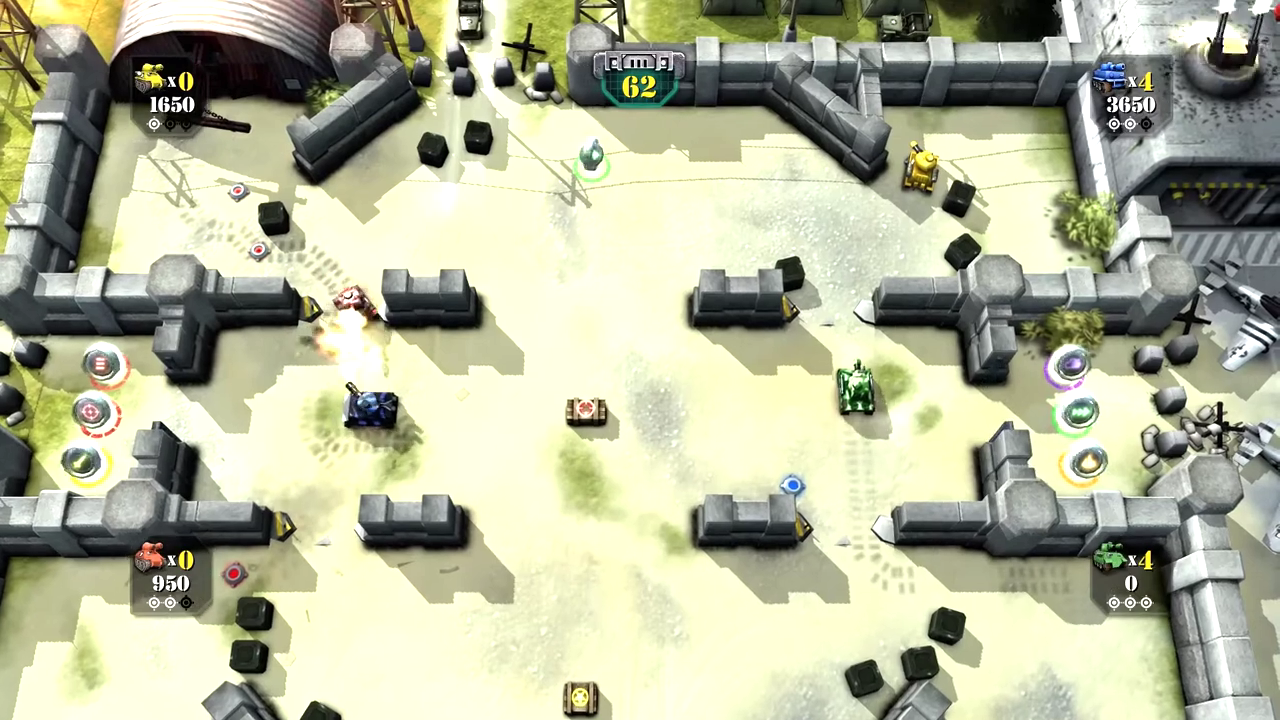Click the green tank icon in bottom-right scoreboard
The height and width of the screenshot is (720, 1280).
point(1110,558)
